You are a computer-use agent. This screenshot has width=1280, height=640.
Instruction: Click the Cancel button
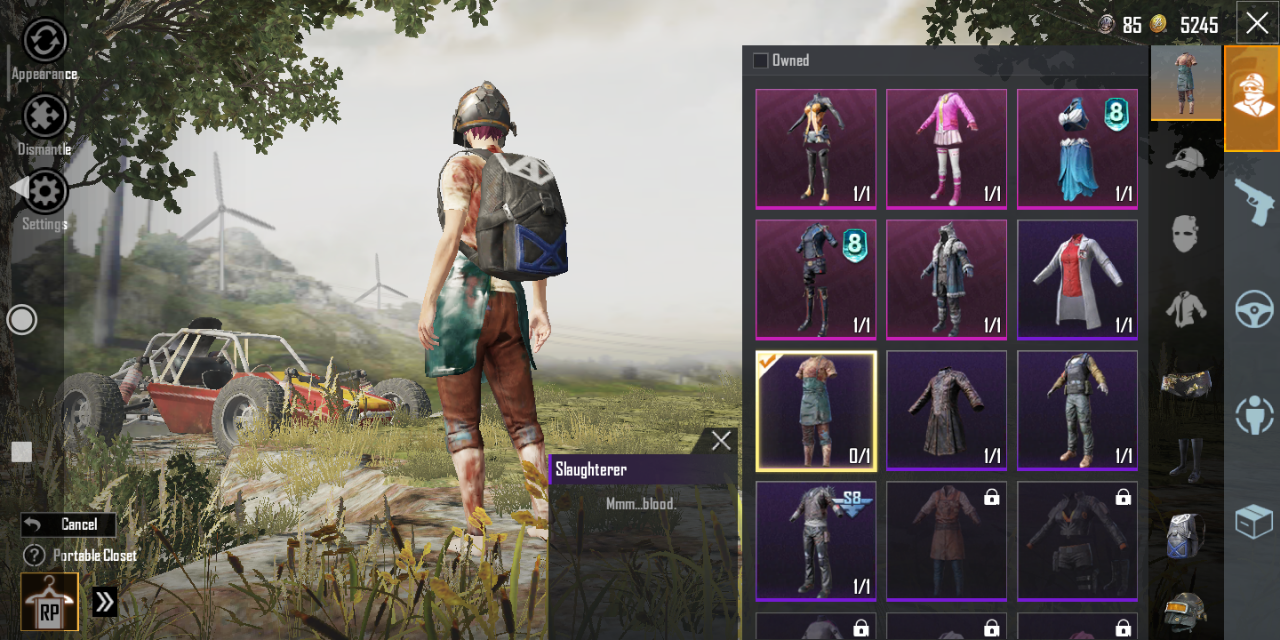69,524
